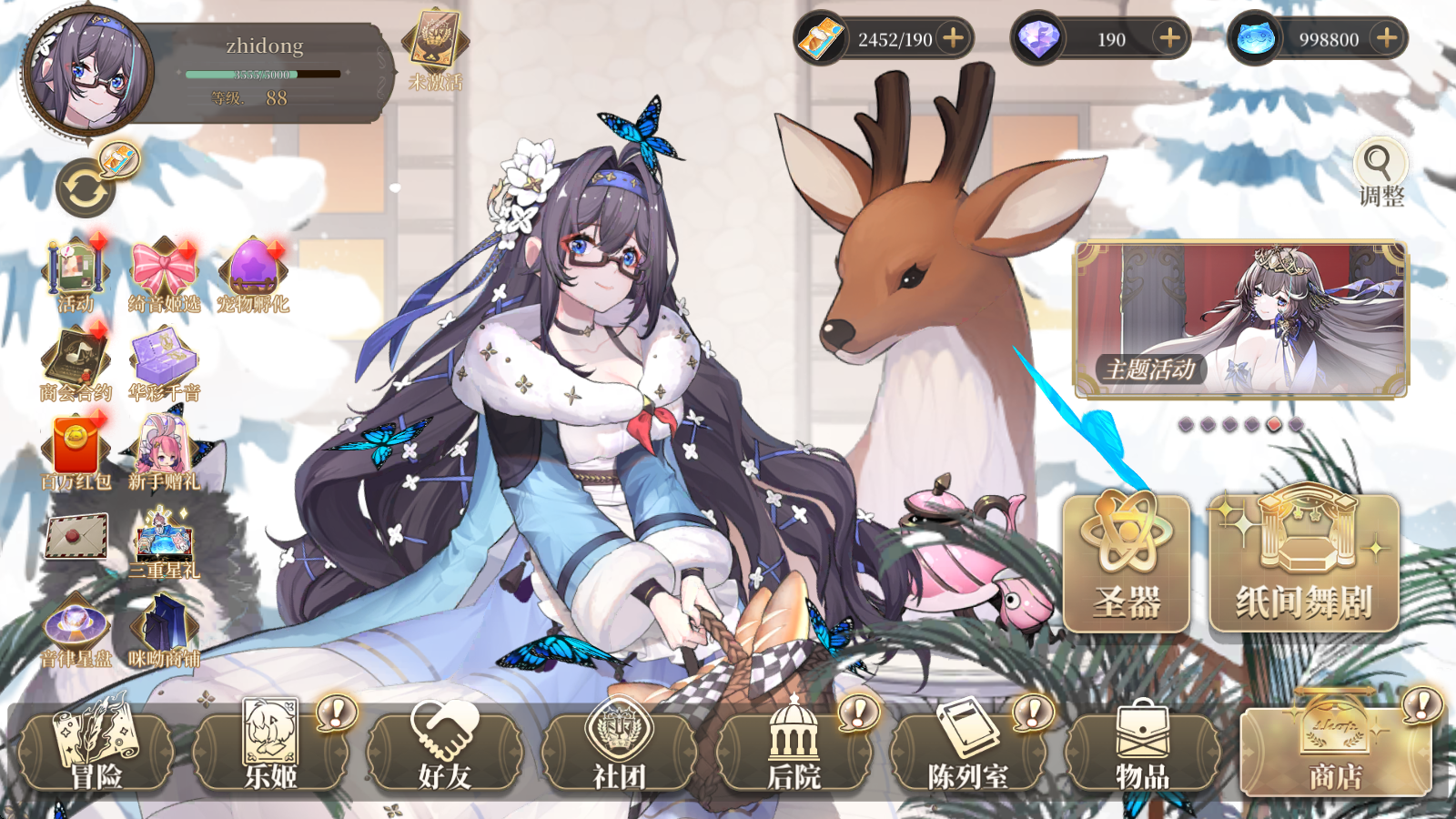
Task: Open the mail envelope icon
Action: coord(76,537)
